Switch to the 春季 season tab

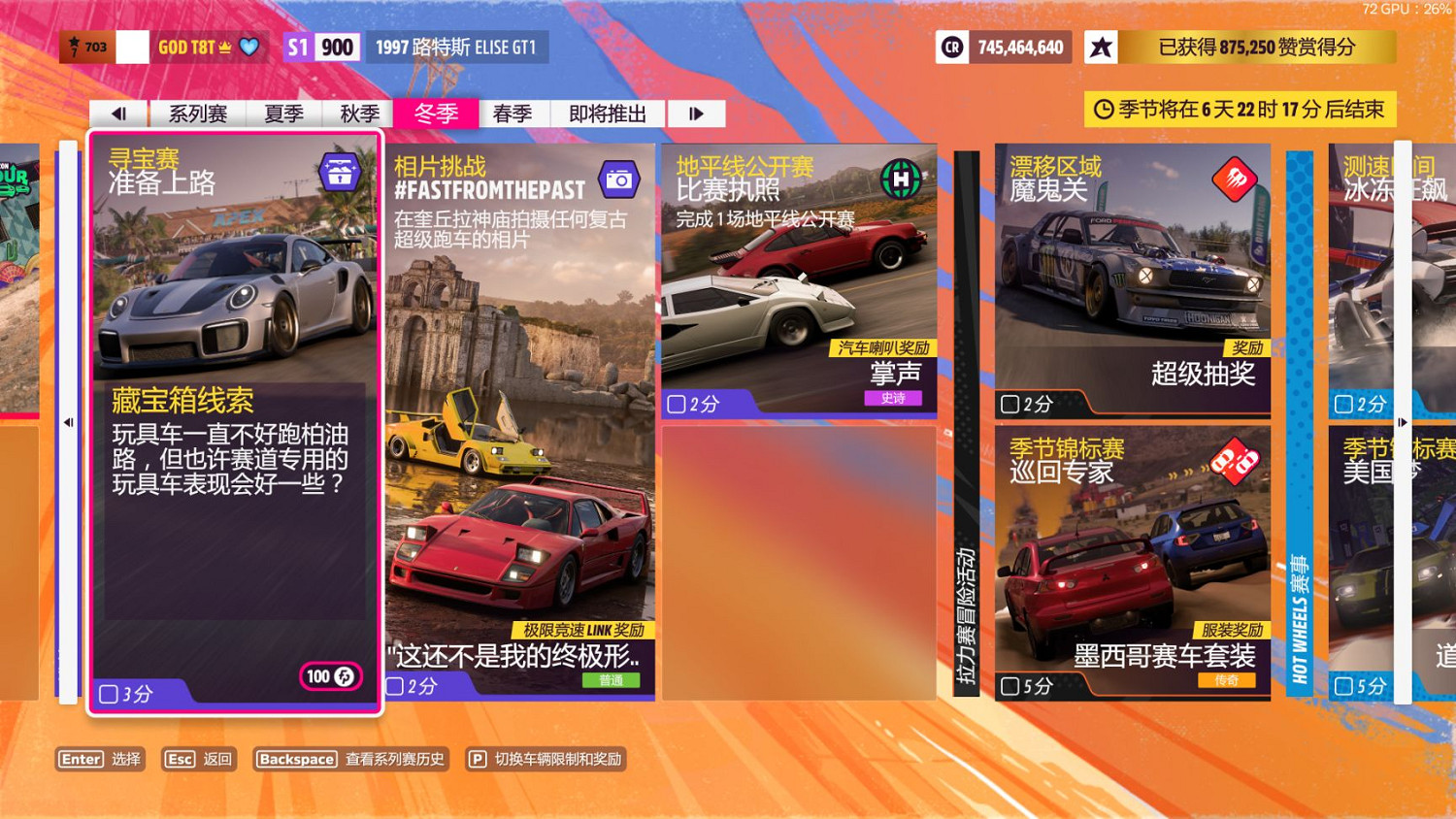pos(513,113)
